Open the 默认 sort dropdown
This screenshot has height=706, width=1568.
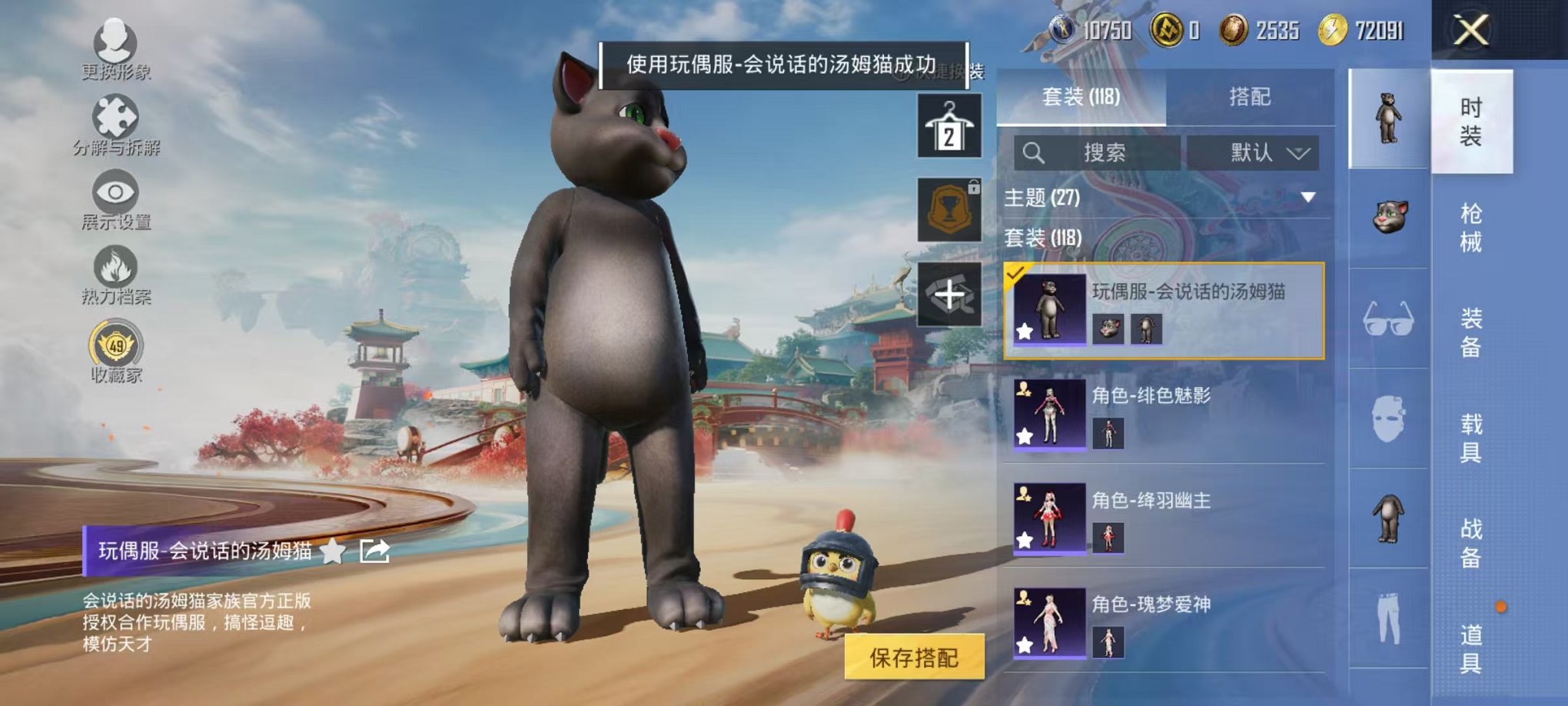1251,152
